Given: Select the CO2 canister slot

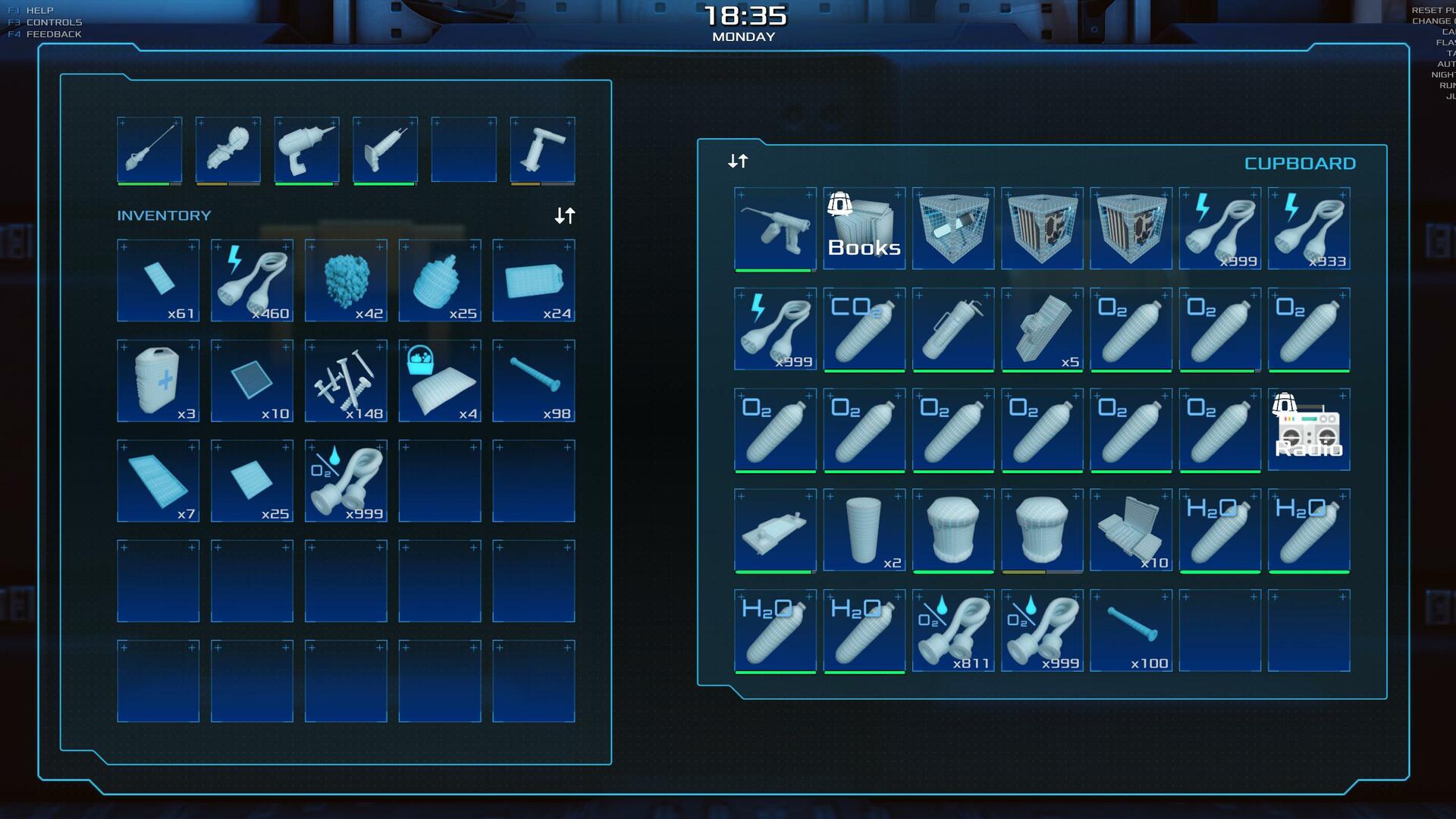Looking at the screenshot, I should click(864, 329).
